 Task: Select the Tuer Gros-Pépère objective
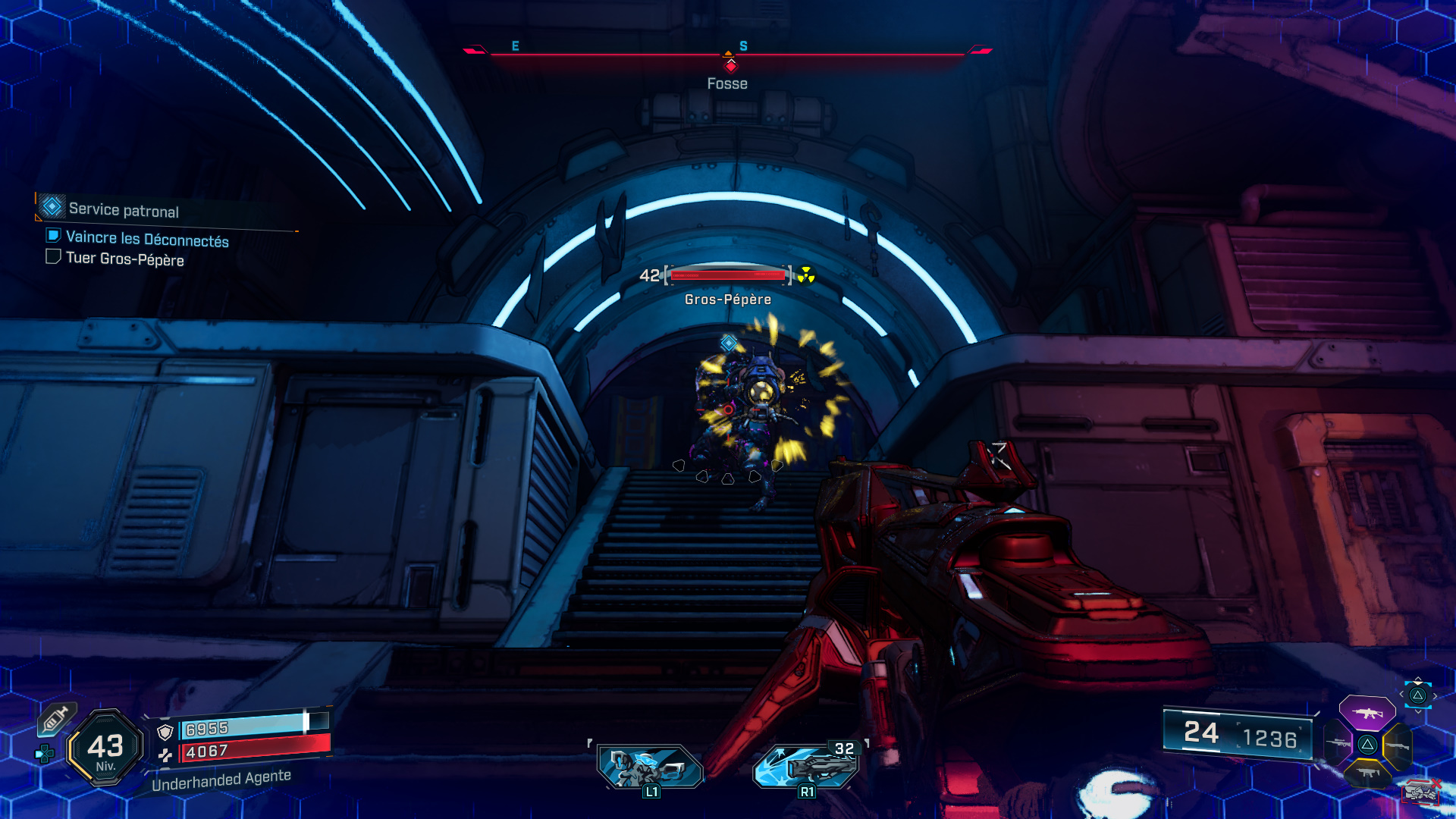pos(124,259)
